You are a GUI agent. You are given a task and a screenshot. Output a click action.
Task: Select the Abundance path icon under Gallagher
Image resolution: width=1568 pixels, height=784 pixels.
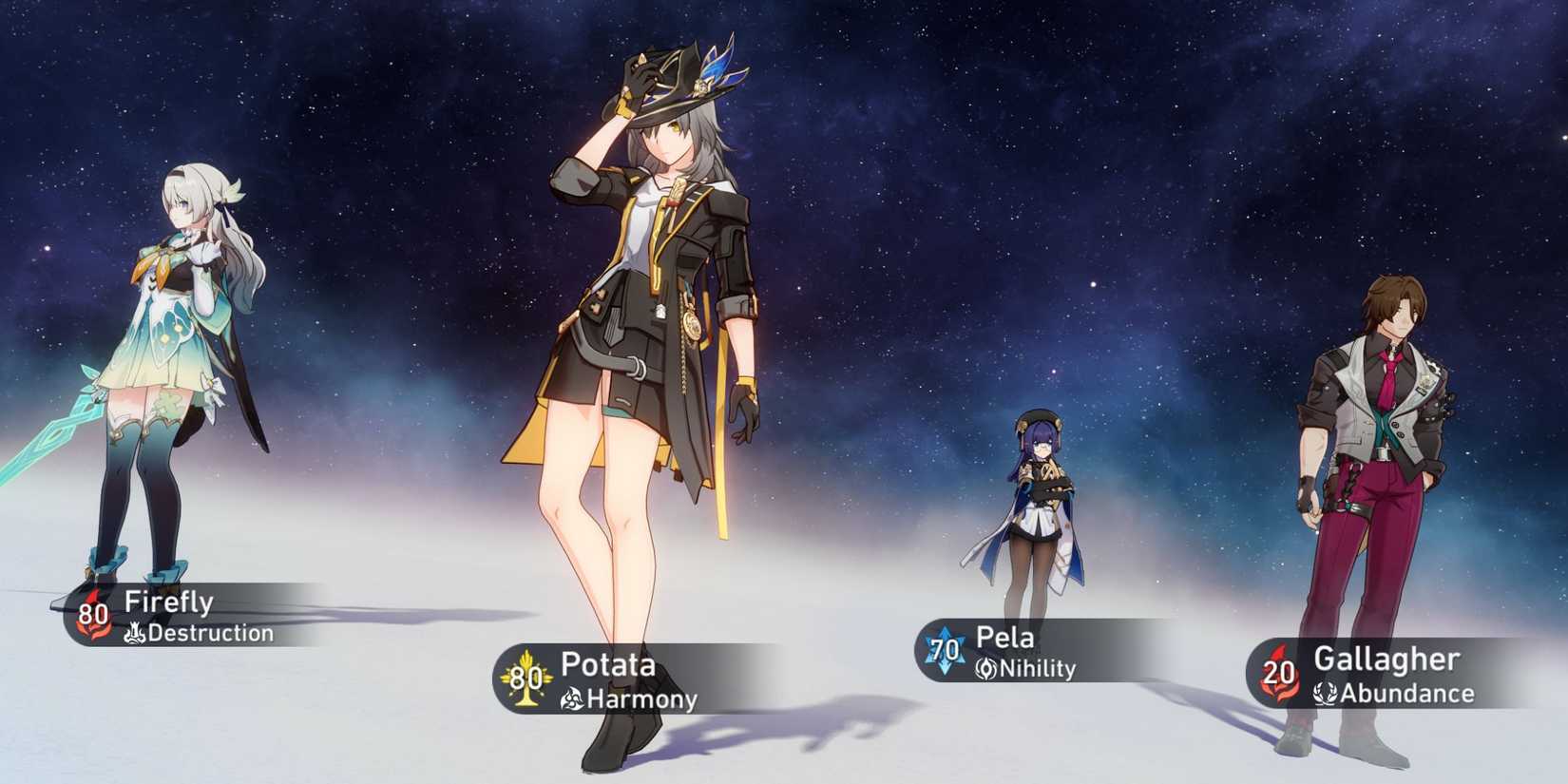pyautogui.click(x=1325, y=696)
